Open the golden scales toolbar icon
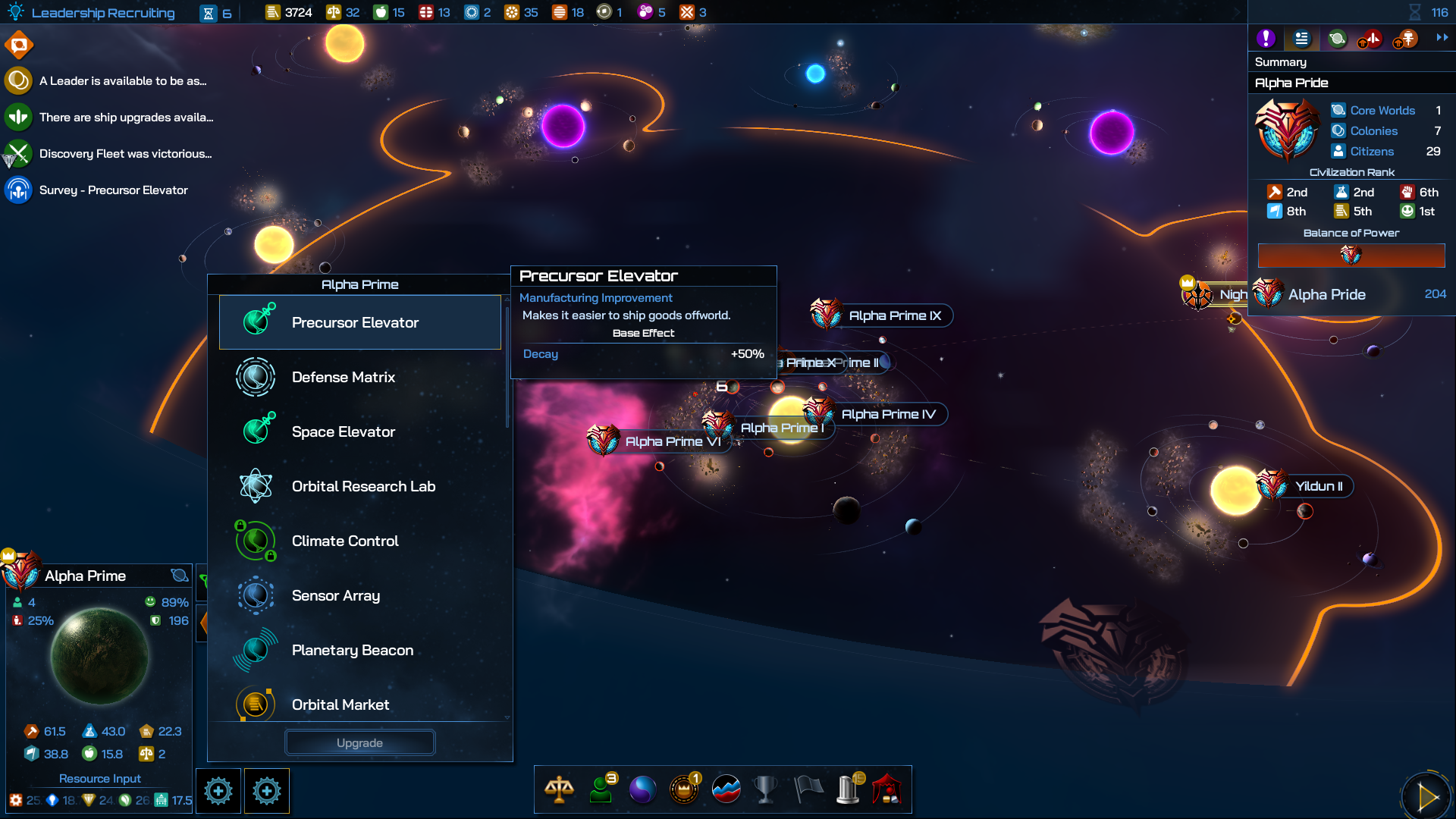The width and height of the screenshot is (1456, 819). (x=559, y=789)
